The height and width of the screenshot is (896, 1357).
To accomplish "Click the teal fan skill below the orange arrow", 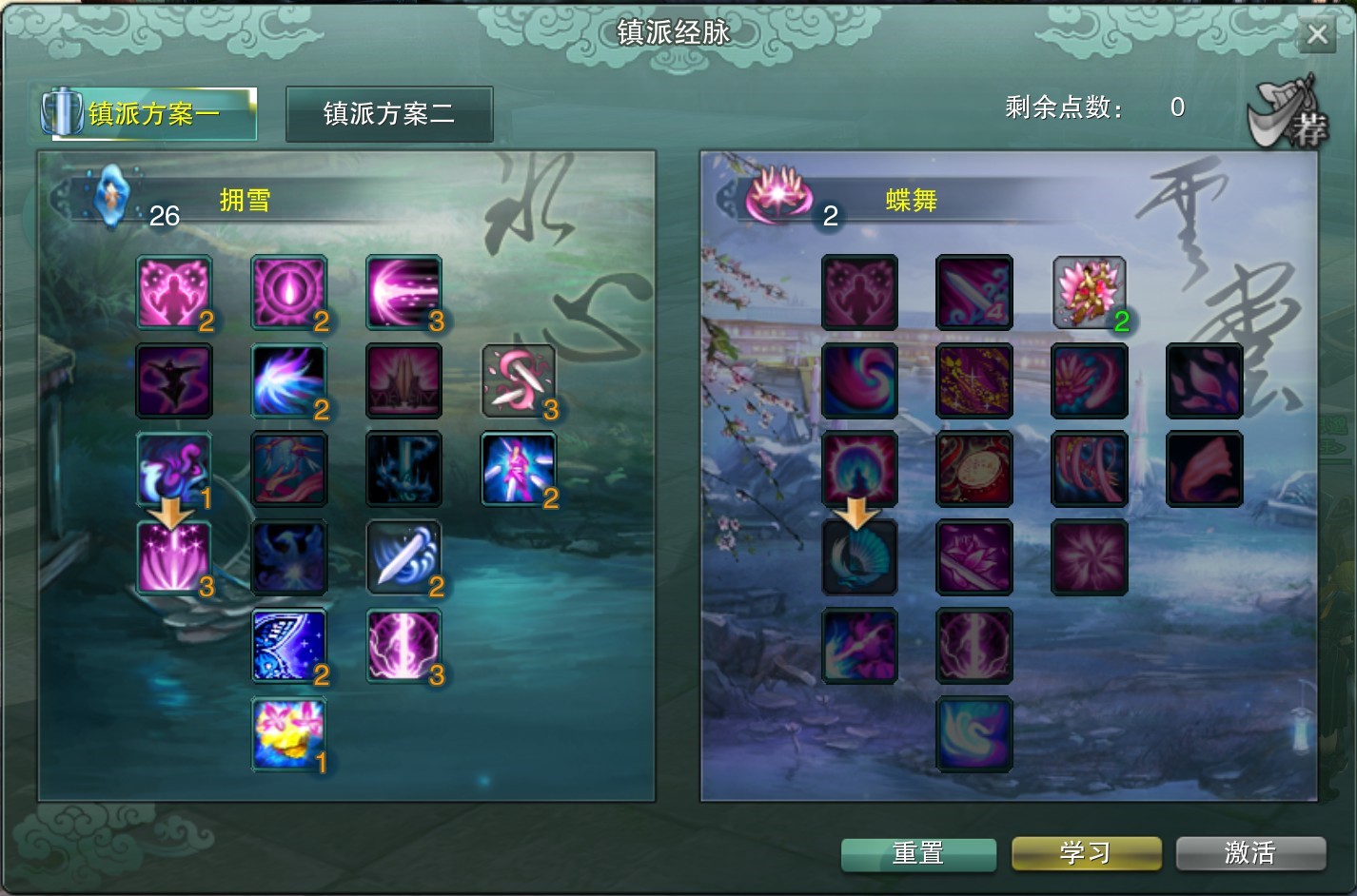I will tap(859, 557).
